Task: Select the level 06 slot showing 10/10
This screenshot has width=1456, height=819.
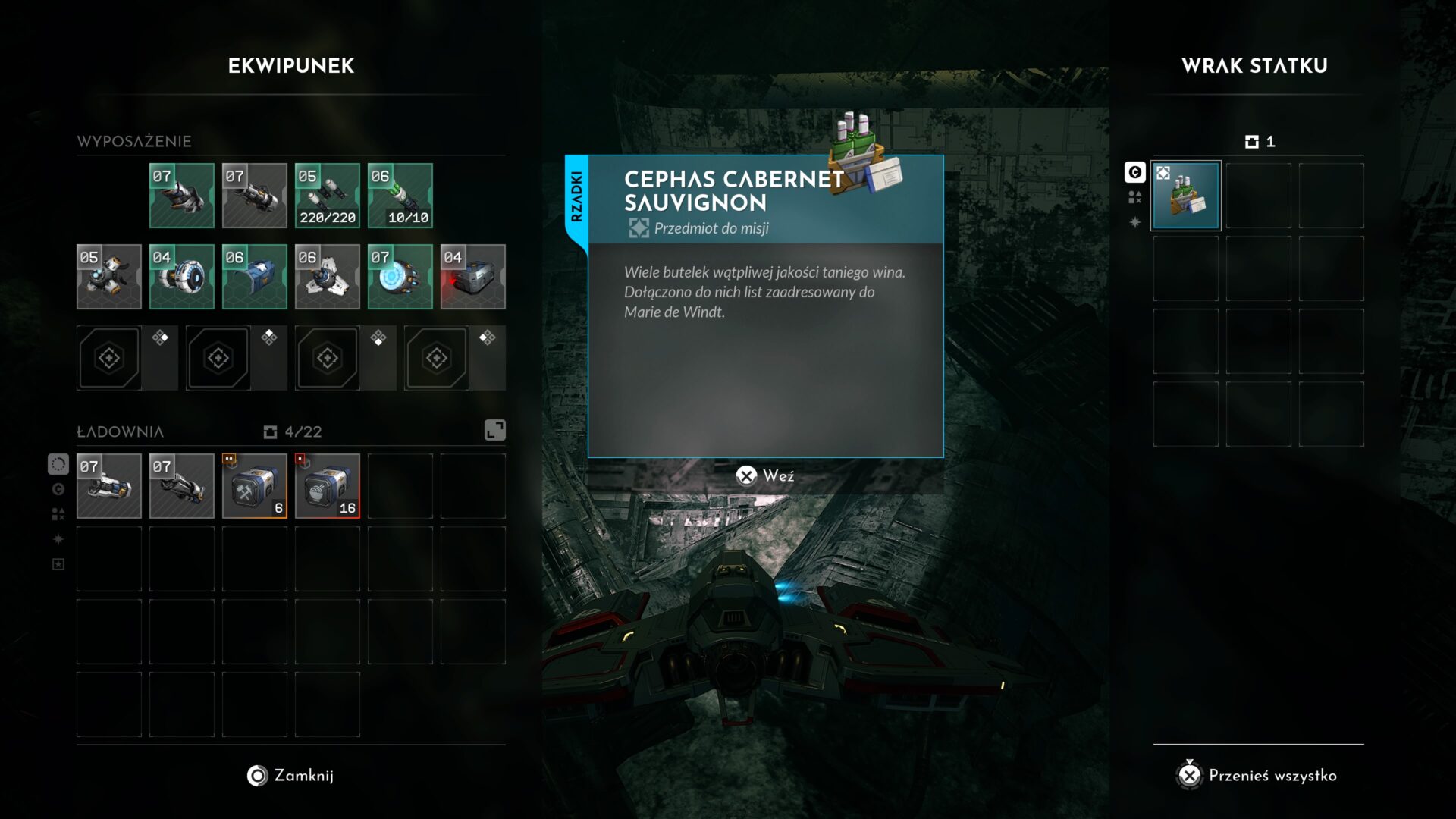Action: pos(400,196)
